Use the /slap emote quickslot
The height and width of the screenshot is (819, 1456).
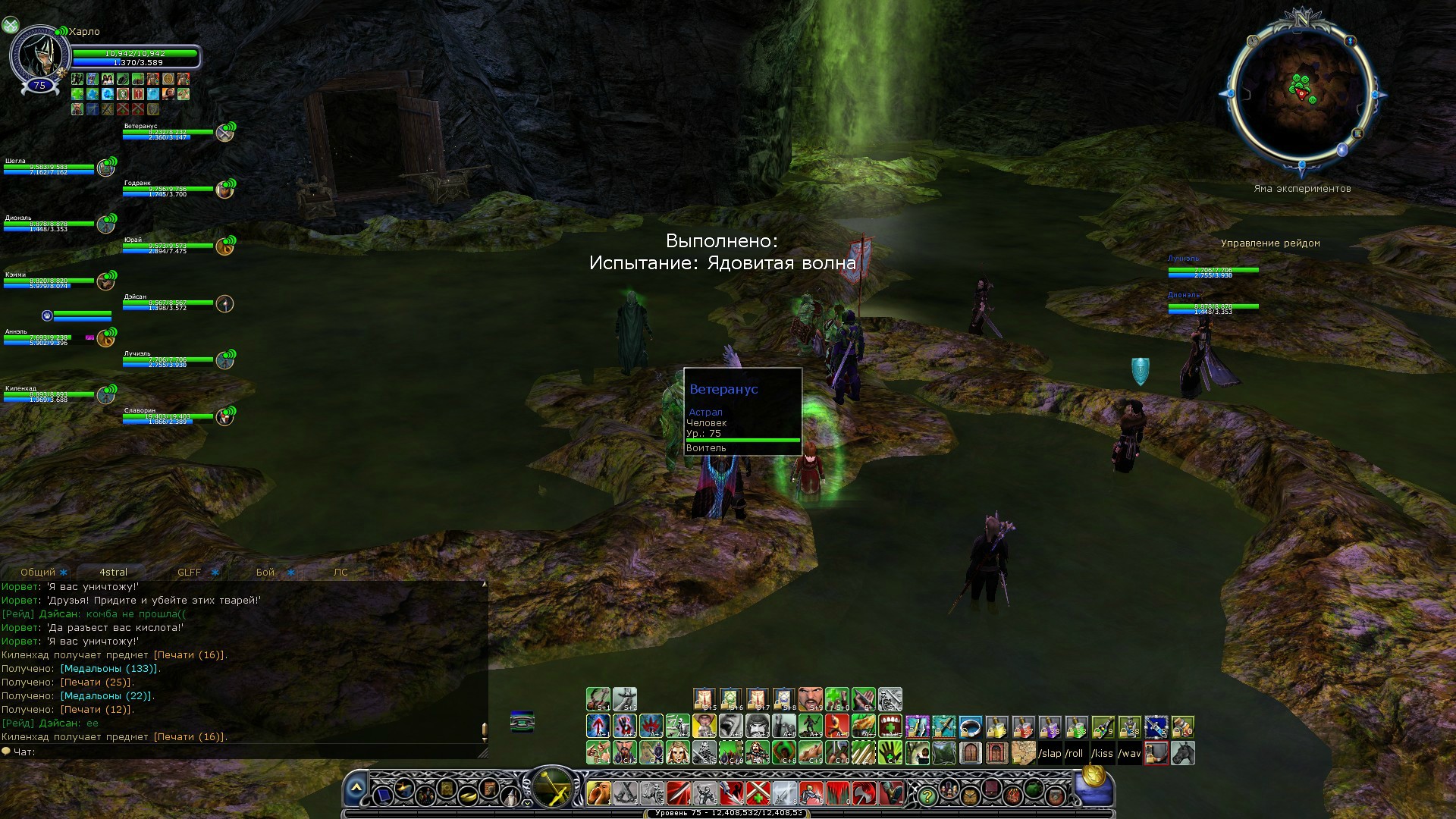pos(1050,754)
